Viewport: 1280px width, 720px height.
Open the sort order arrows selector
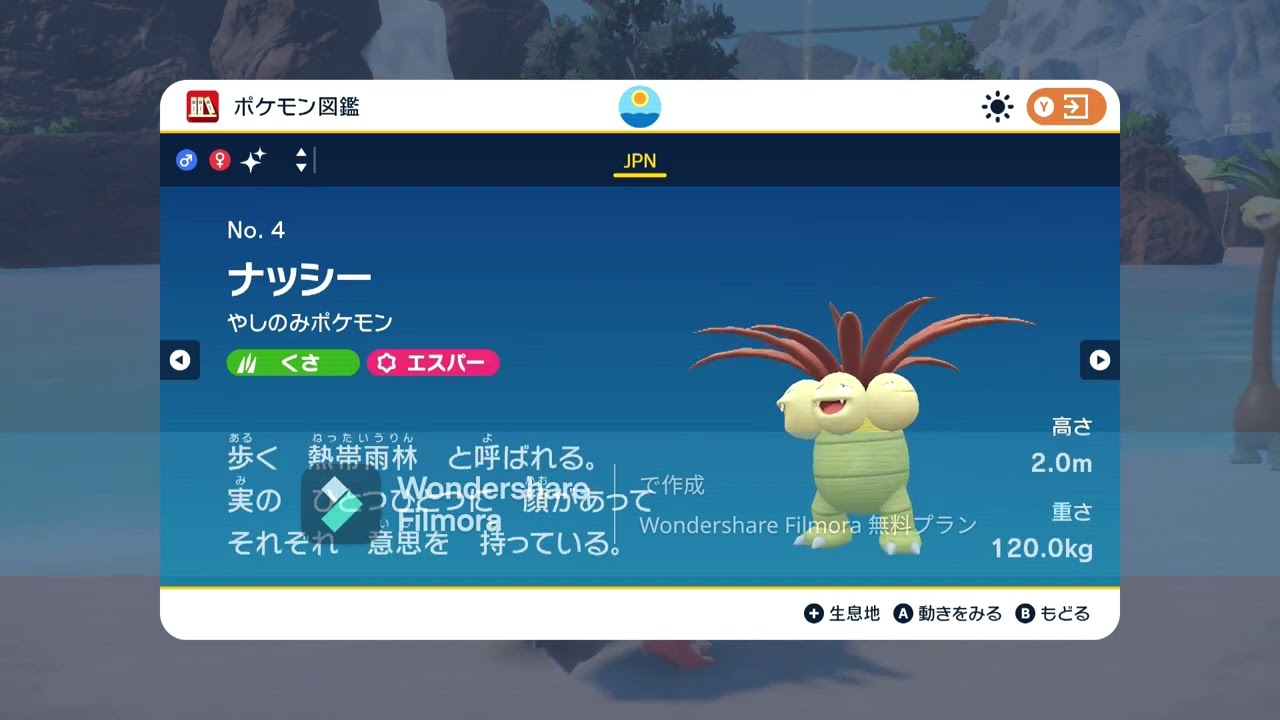coord(300,160)
